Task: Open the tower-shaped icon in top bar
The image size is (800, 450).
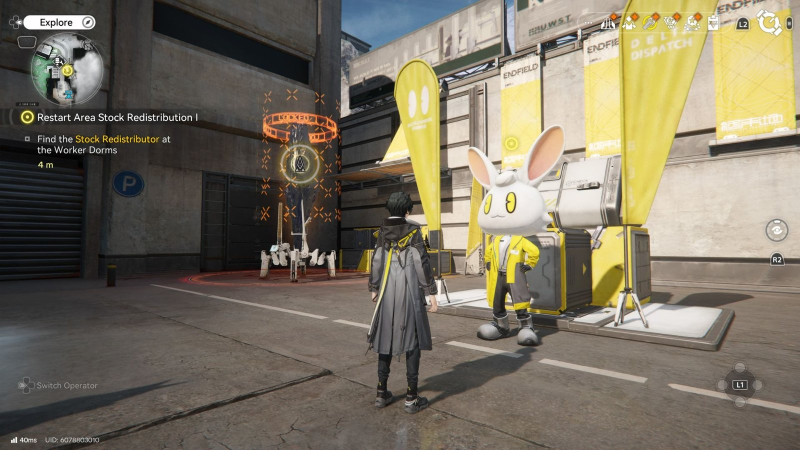Action: [x=609, y=22]
